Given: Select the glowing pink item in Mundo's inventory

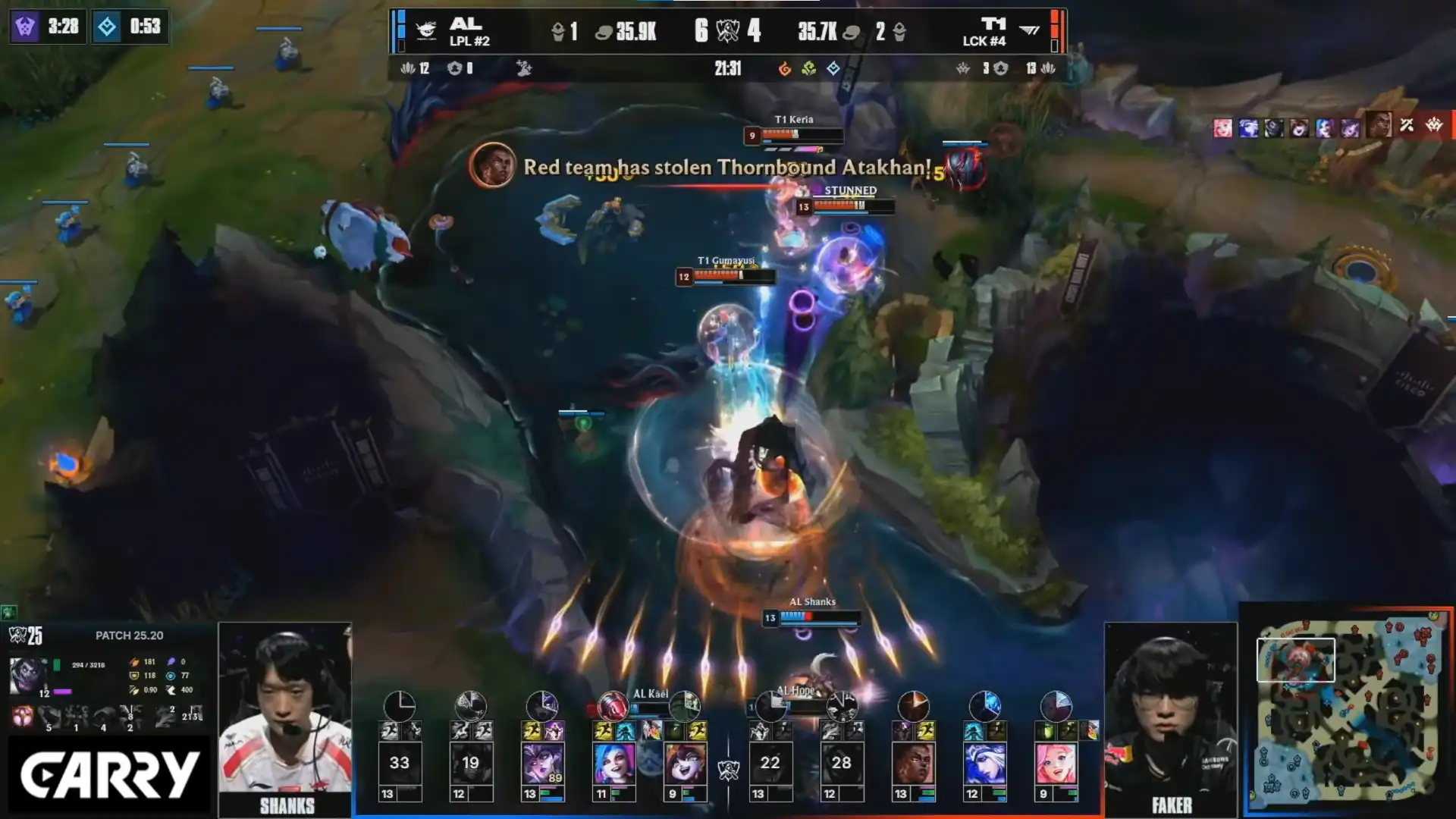Looking at the screenshot, I should 23,717.
